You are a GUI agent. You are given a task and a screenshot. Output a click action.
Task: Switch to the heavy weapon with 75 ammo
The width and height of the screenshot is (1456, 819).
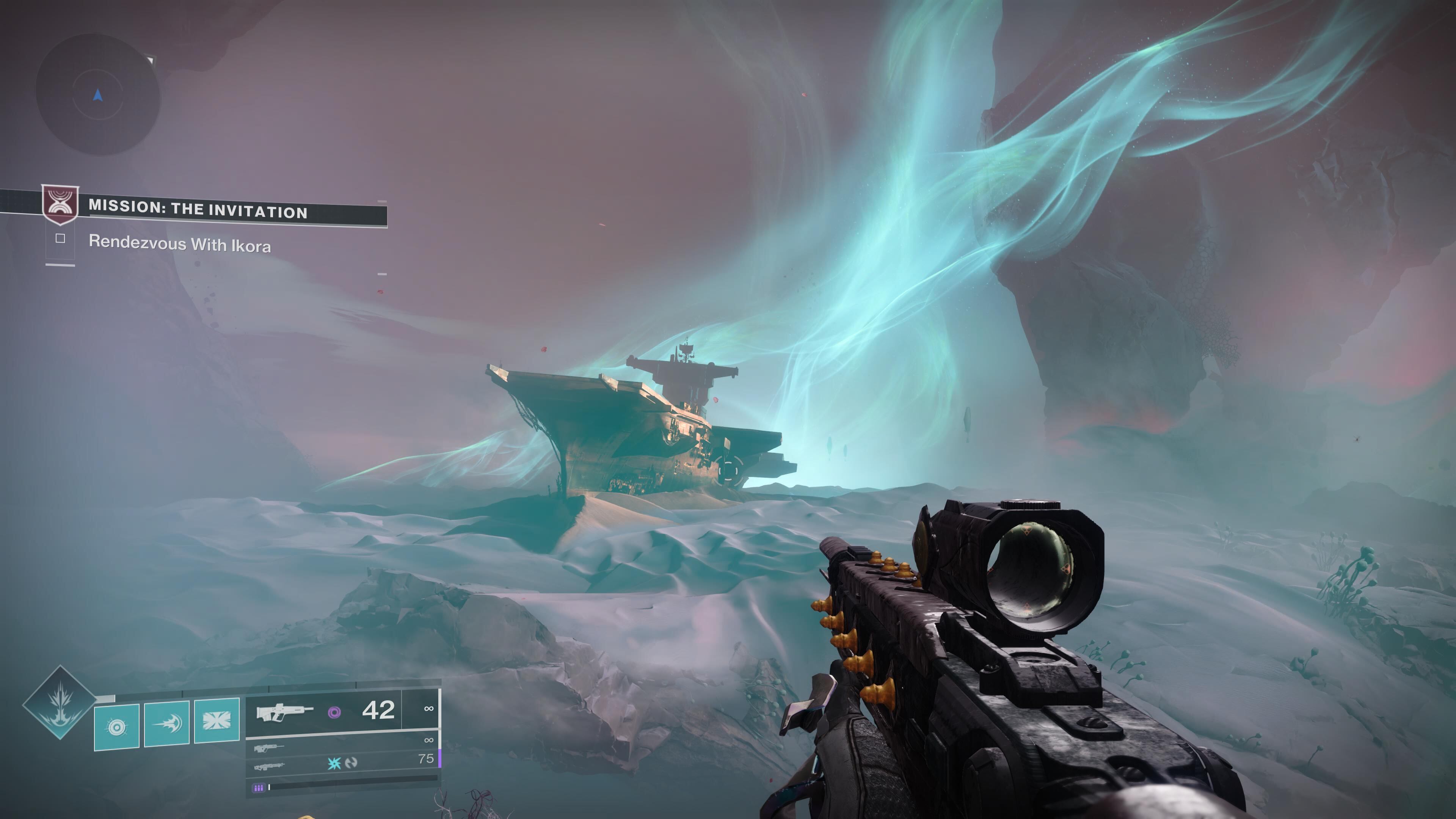point(269,767)
